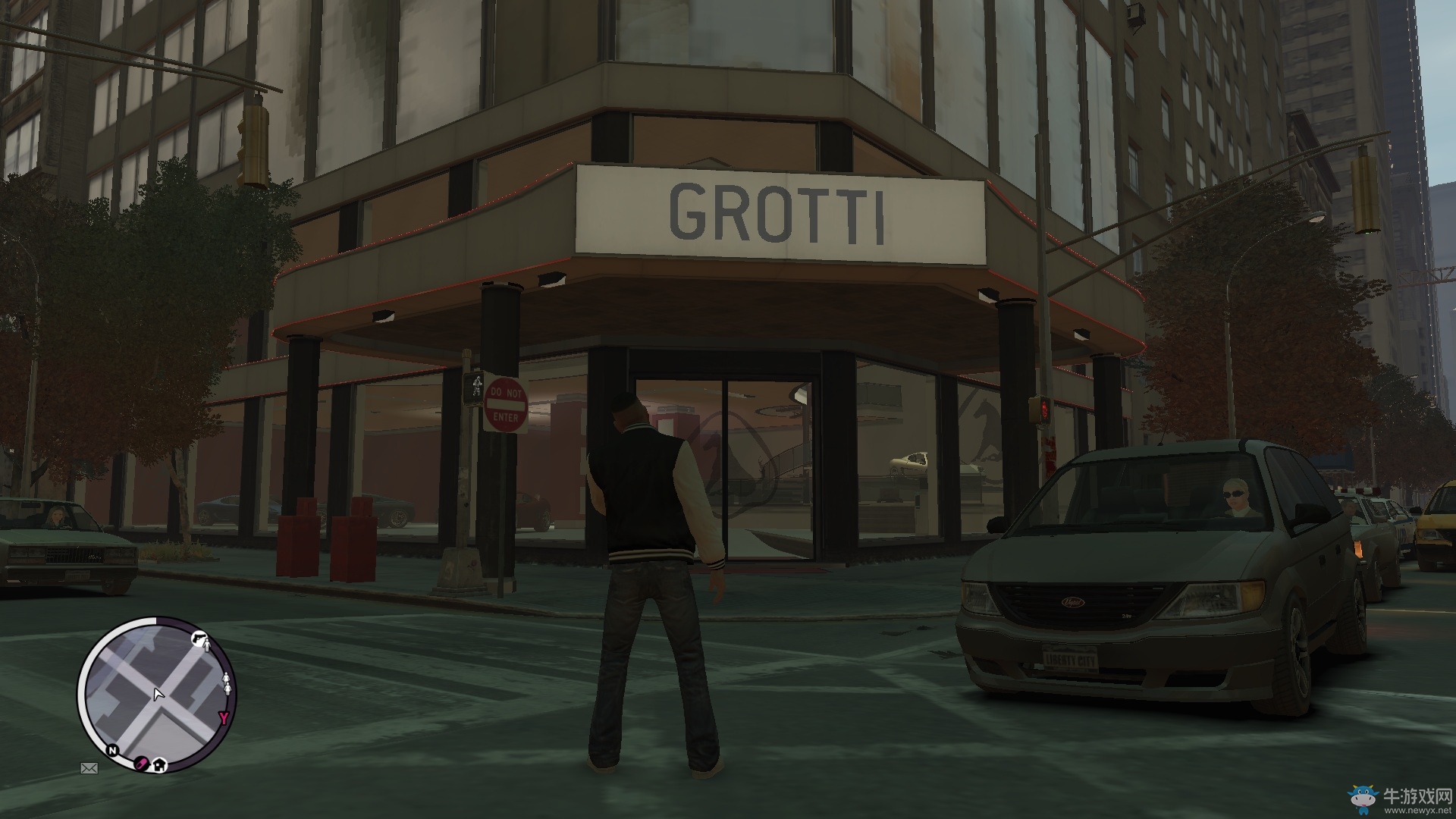Image resolution: width=1456 pixels, height=819 pixels.
Task: Select the N compass icon on the radar edge
Action: click(x=112, y=751)
